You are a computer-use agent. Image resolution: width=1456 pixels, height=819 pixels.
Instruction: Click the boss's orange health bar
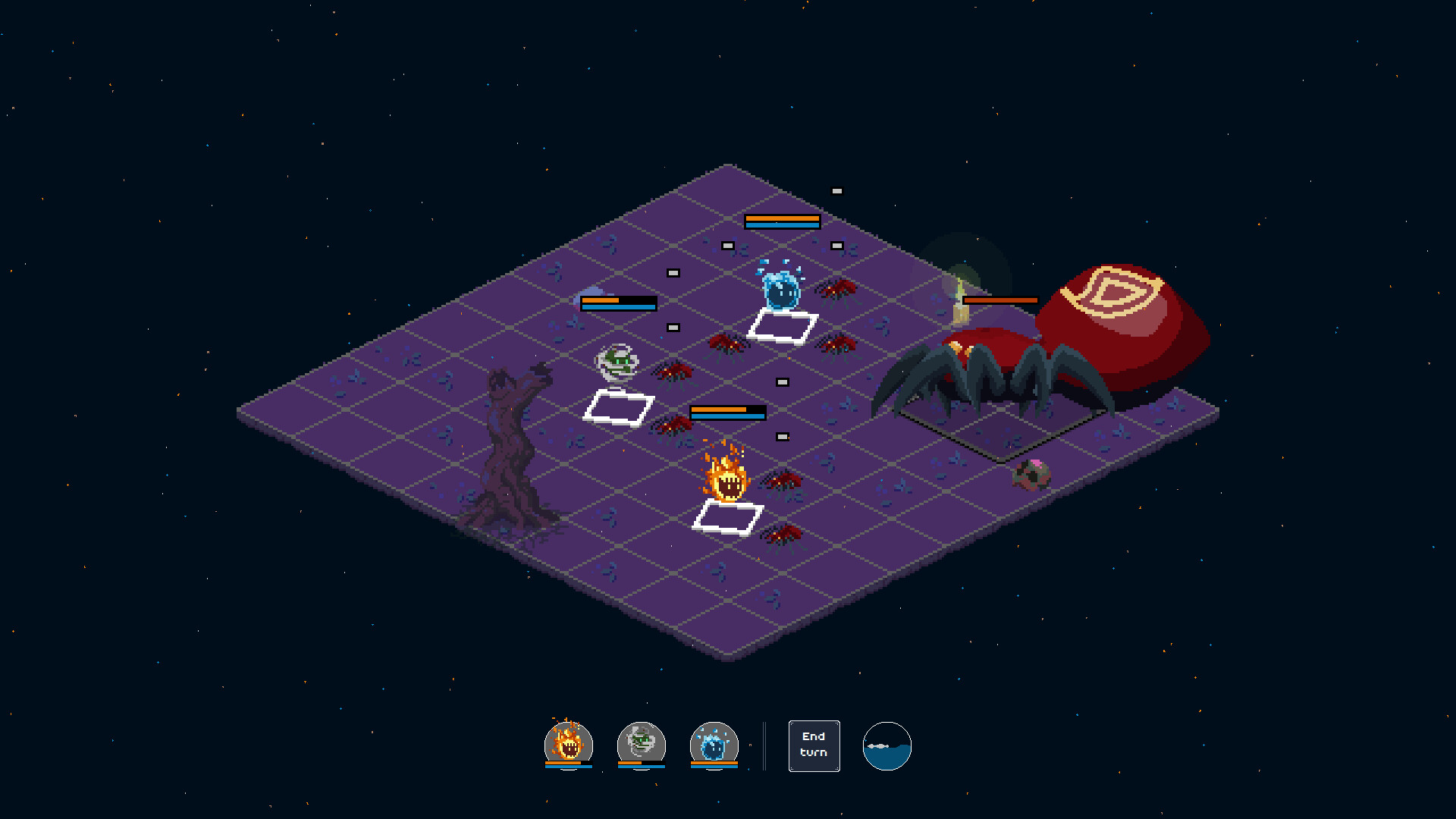(x=1001, y=300)
